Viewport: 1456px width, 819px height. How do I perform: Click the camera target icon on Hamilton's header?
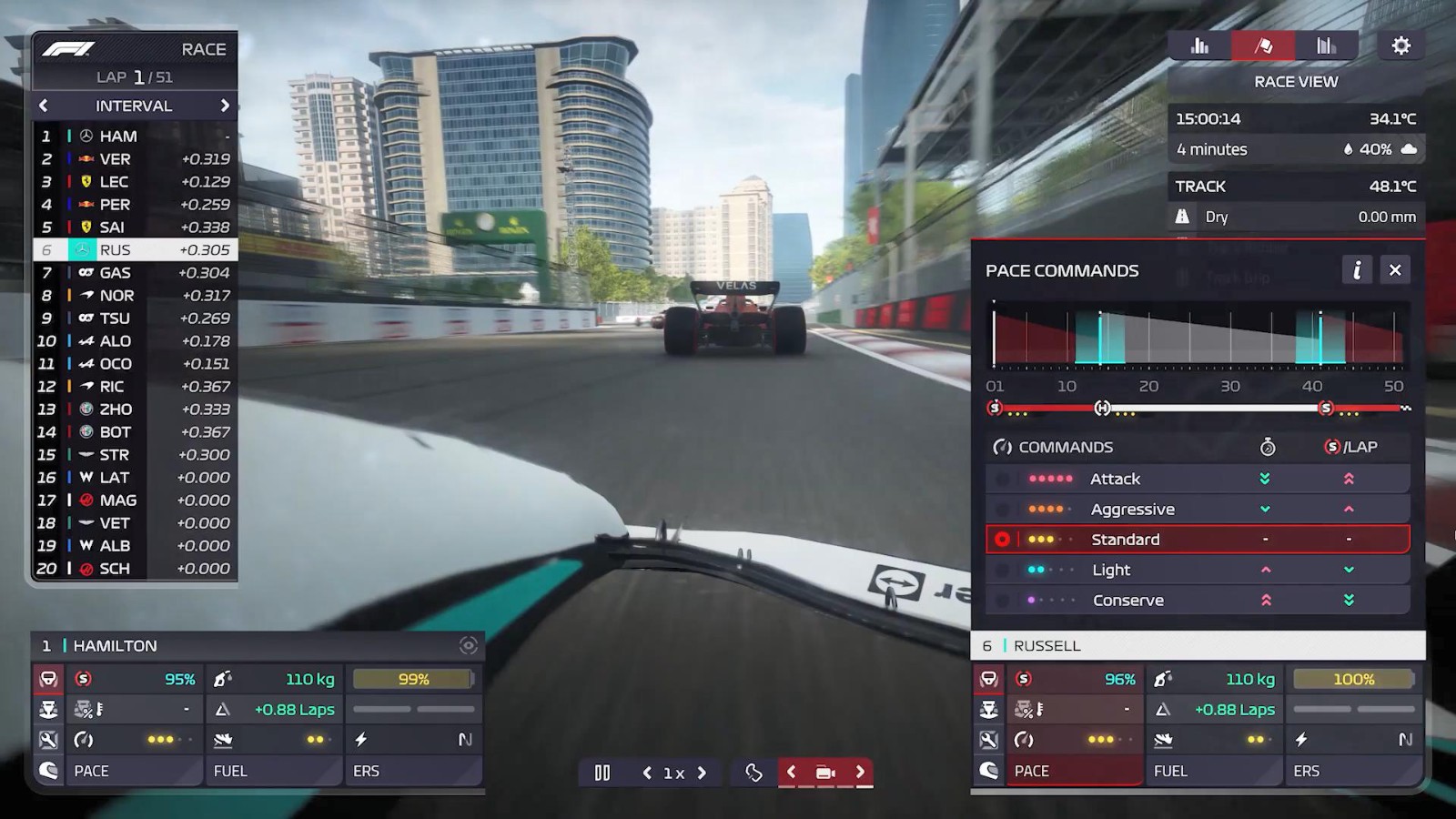click(x=469, y=645)
